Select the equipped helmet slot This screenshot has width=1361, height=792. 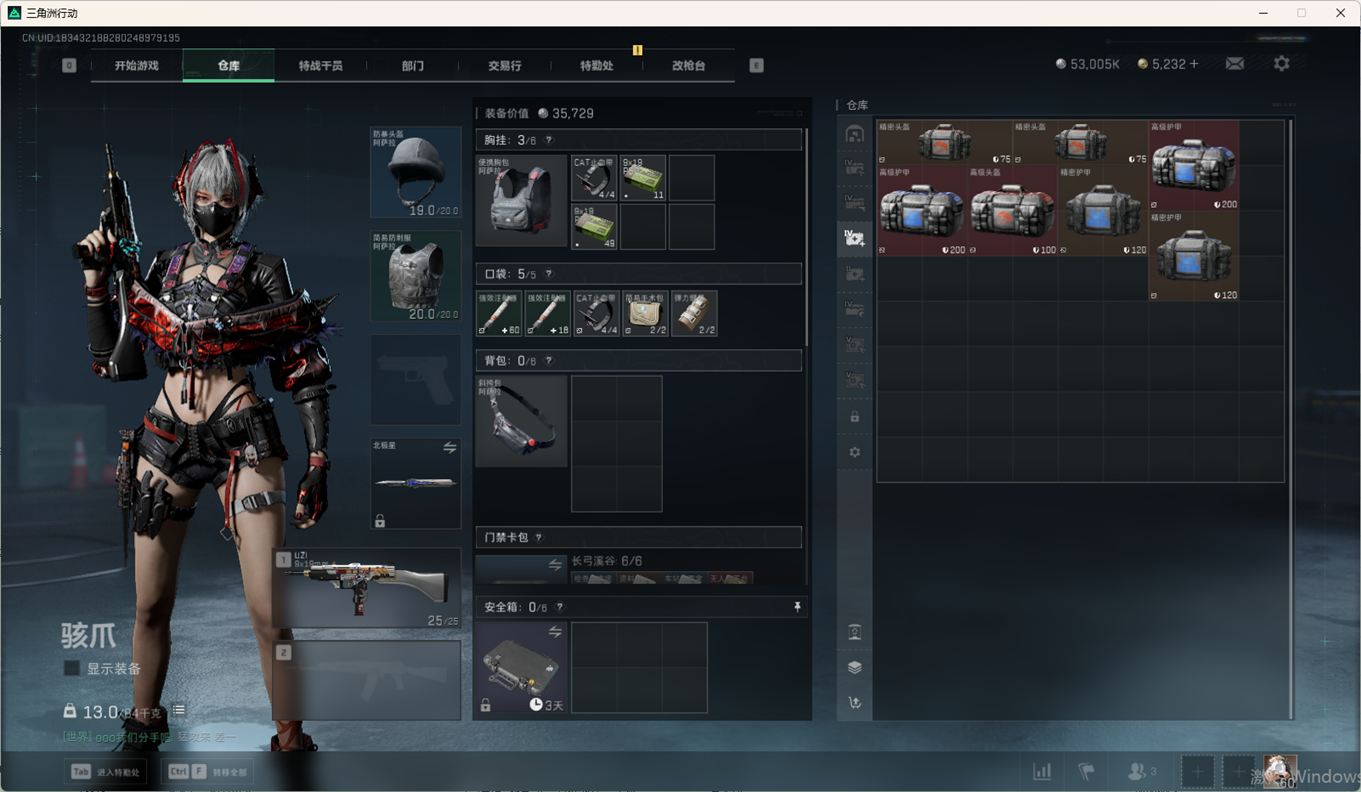point(416,172)
